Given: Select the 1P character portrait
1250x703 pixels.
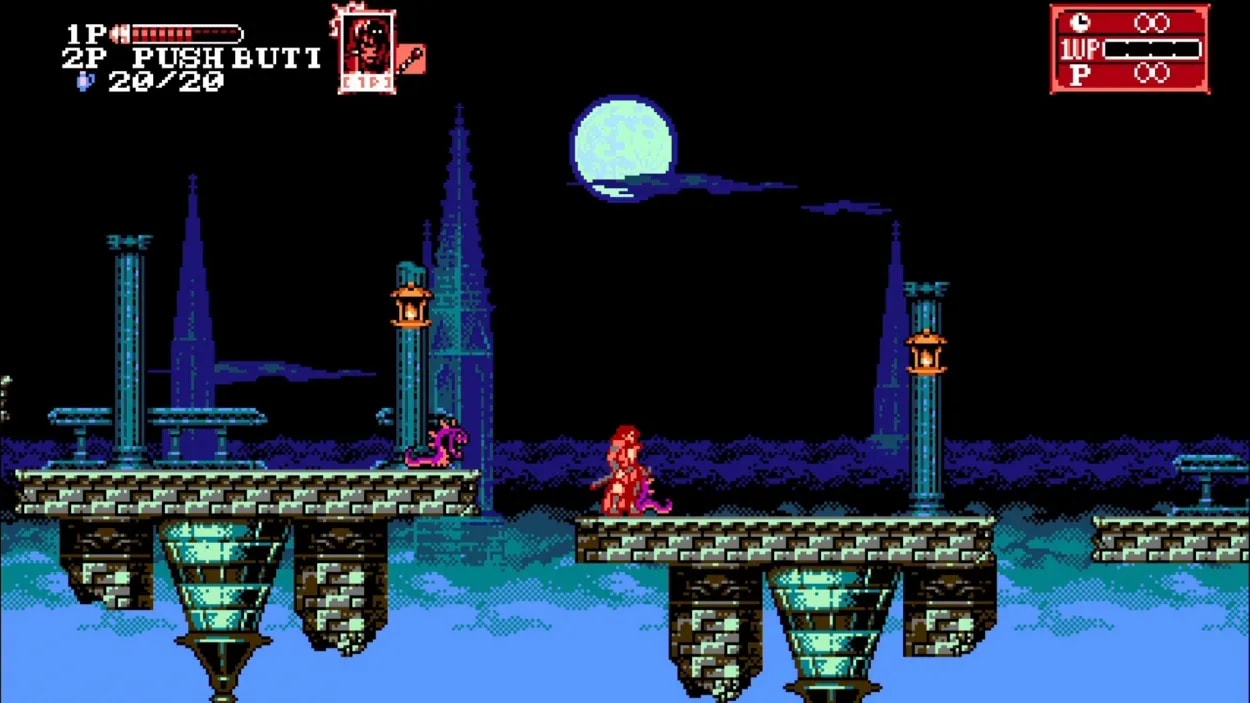Looking at the screenshot, I should tap(366, 51).
